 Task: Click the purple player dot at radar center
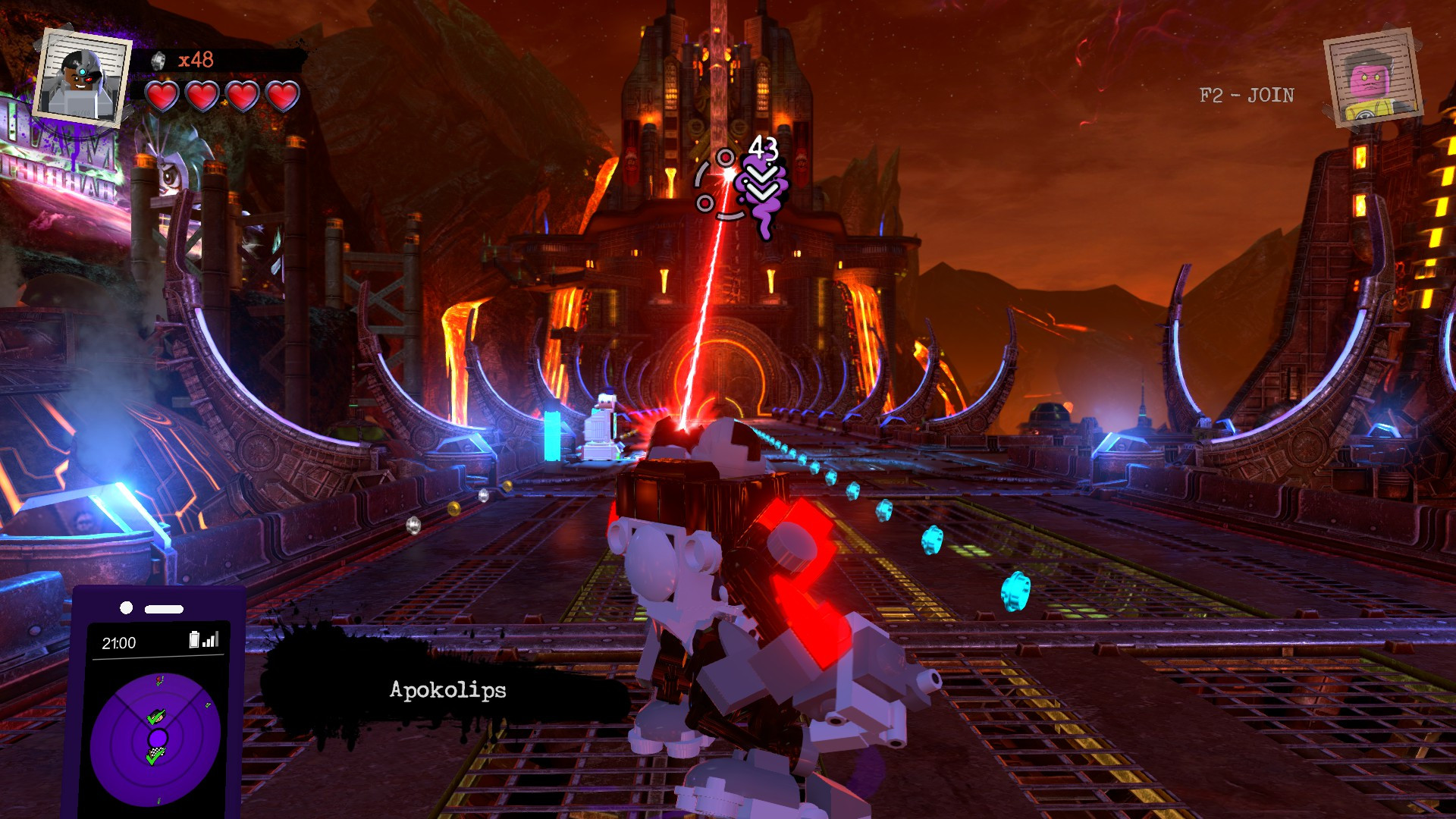pos(158,737)
